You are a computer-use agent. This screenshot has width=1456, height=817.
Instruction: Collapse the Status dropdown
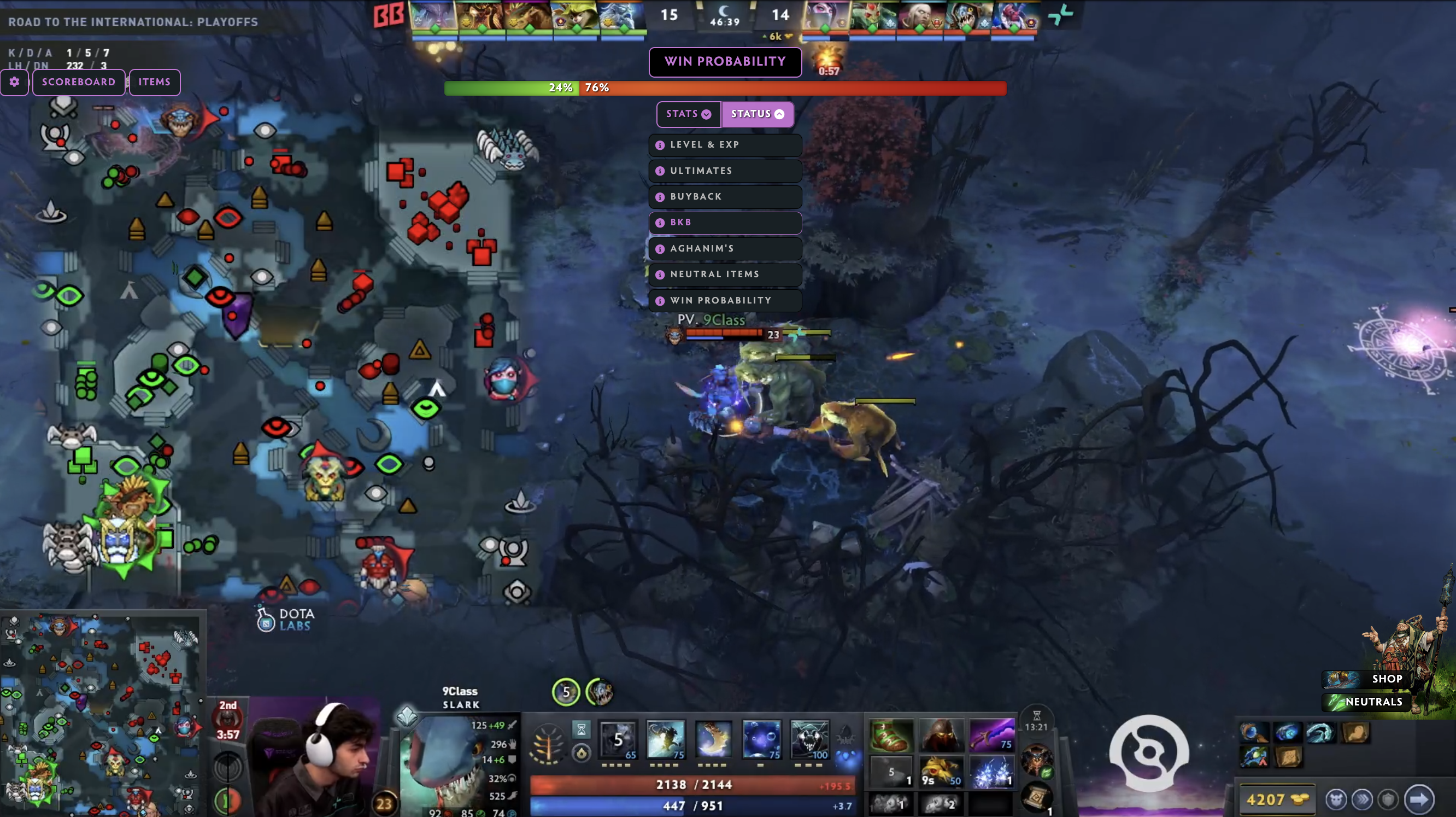tap(757, 114)
